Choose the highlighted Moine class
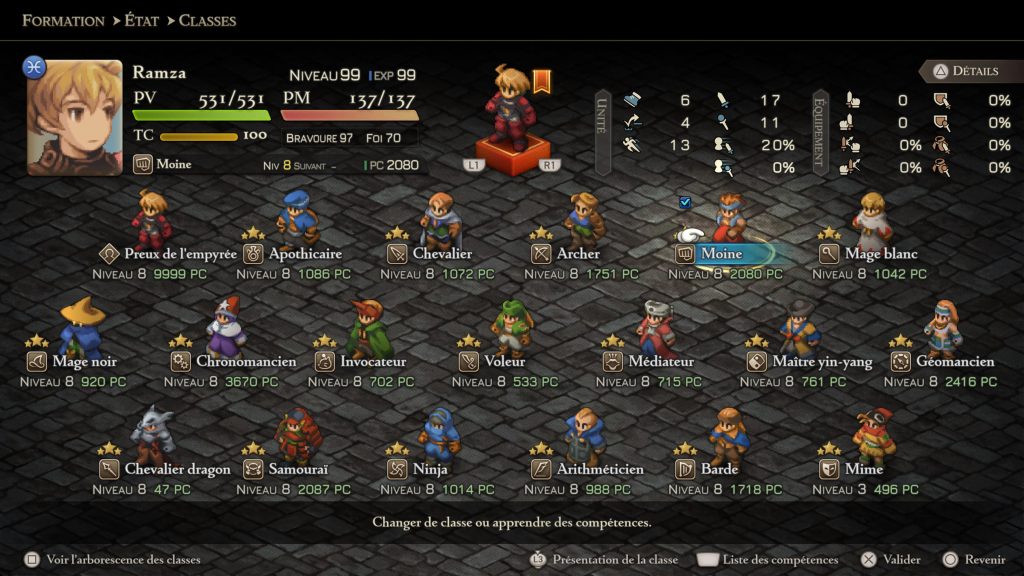This screenshot has width=1024, height=576. click(721, 254)
